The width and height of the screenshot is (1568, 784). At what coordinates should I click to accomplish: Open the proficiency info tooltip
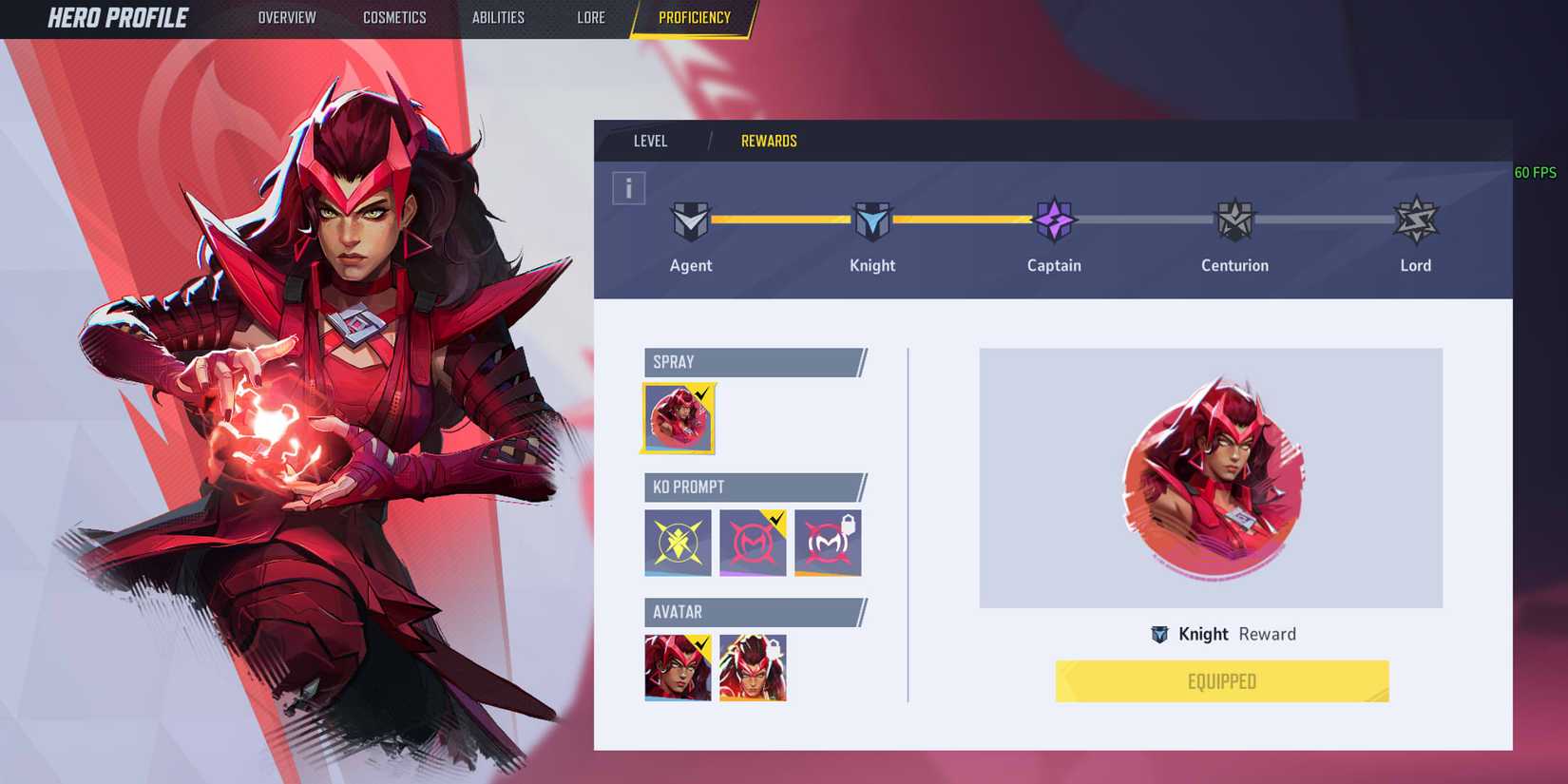coord(628,187)
